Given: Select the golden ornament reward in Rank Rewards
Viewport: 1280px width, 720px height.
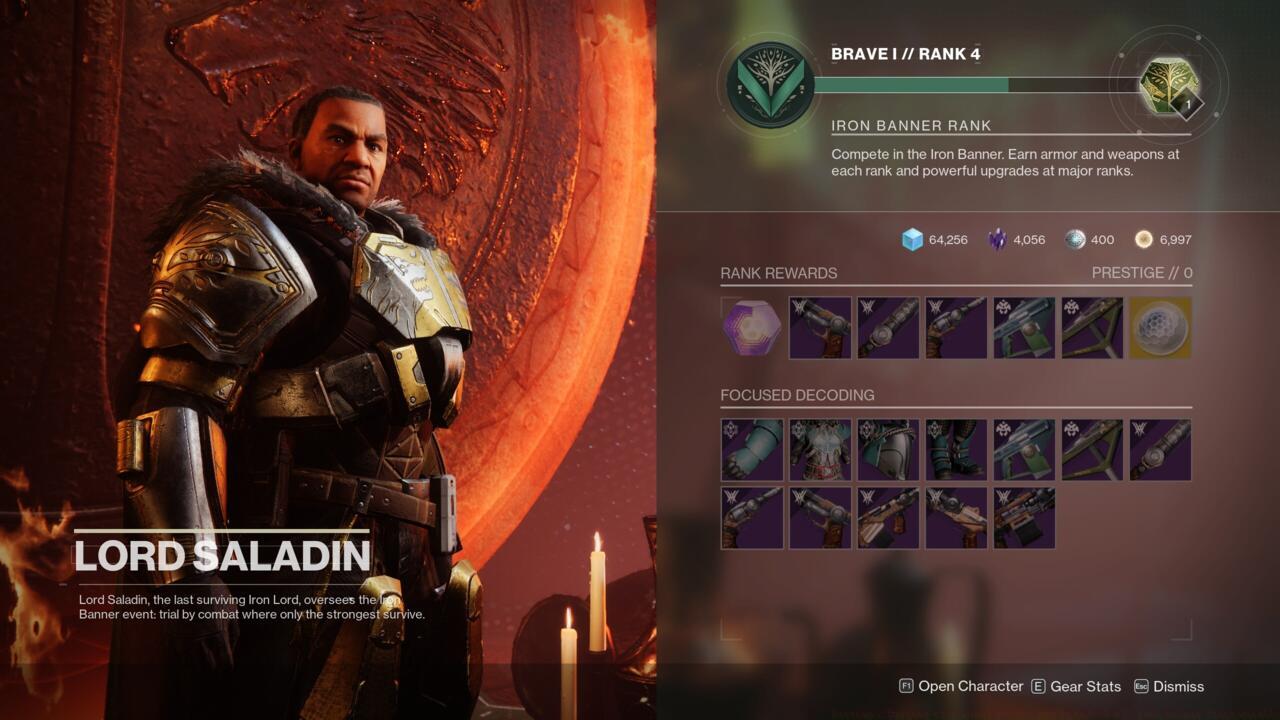Looking at the screenshot, I should pos(1159,328).
